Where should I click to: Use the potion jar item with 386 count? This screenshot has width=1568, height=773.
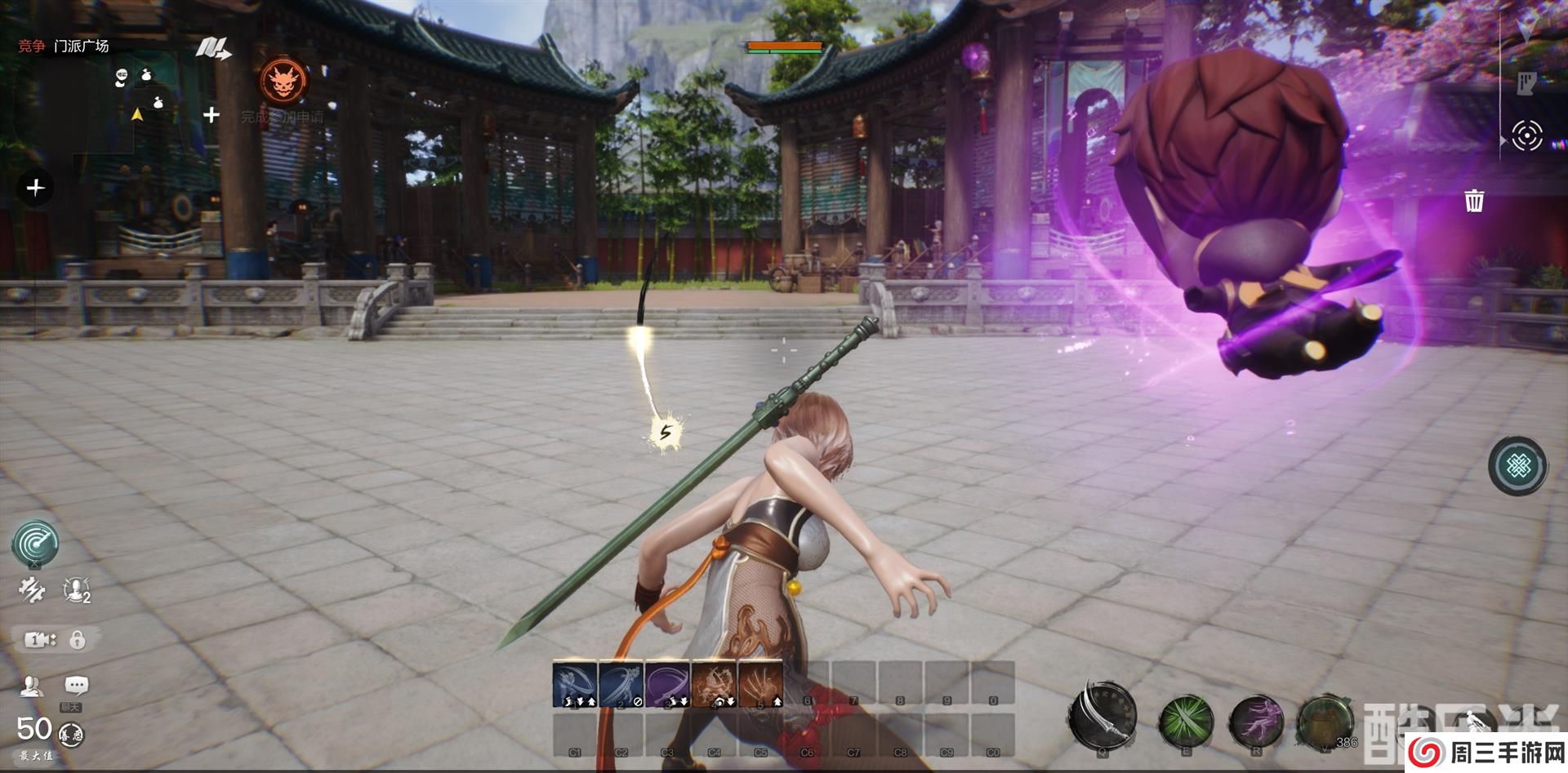pos(1325,722)
